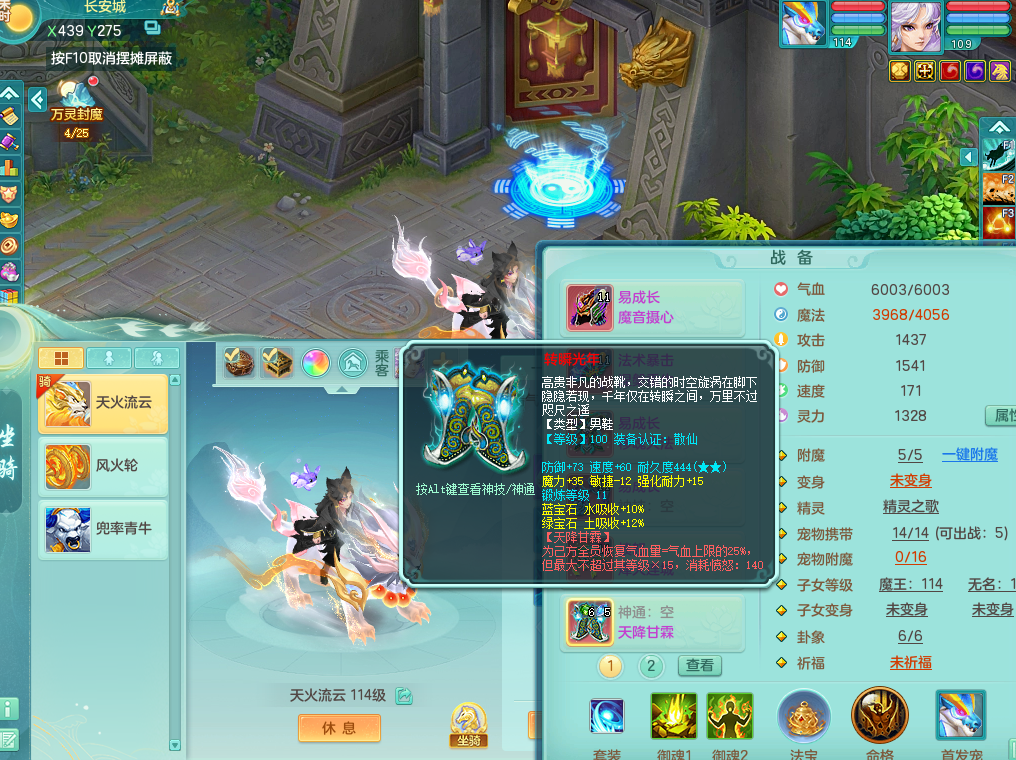Select the 兜率青牛 mount entry
This screenshot has height=760, width=1016.
click(102, 528)
